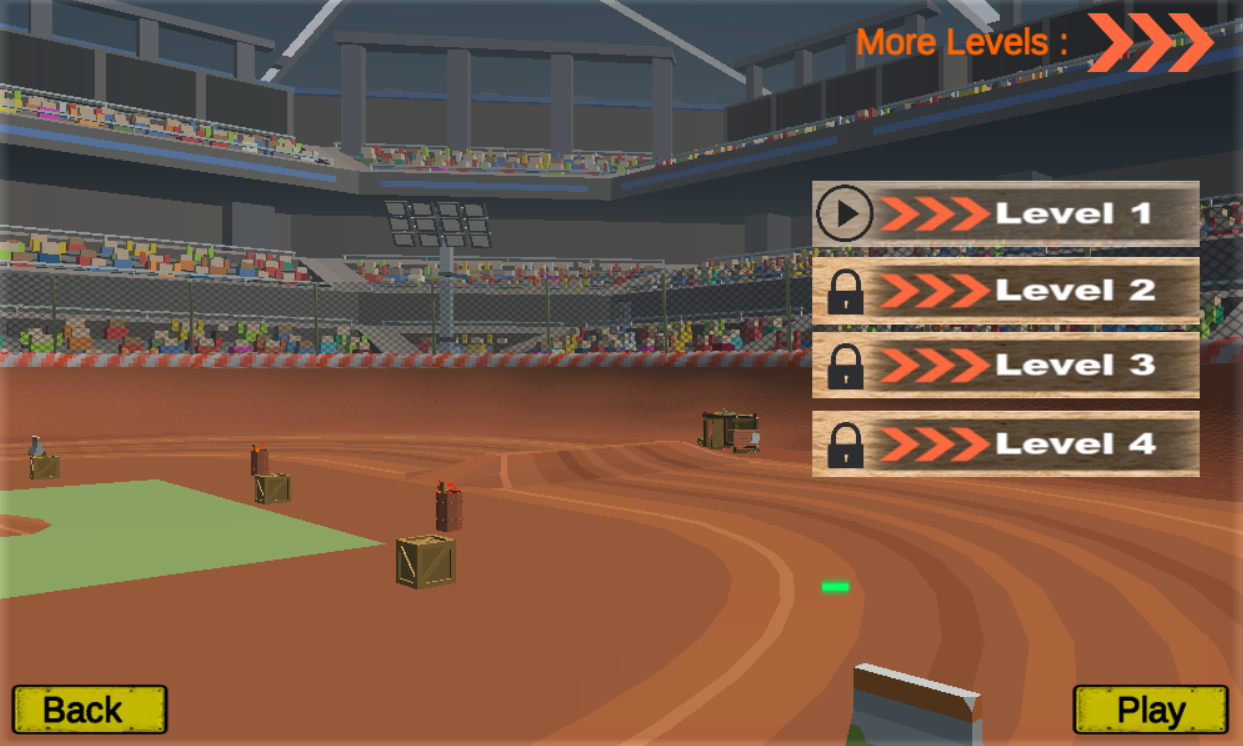This screenshot has width=1243, height=746.
Task: Click the play circle icon on Level 1
Action: click(x=845, y=213)
